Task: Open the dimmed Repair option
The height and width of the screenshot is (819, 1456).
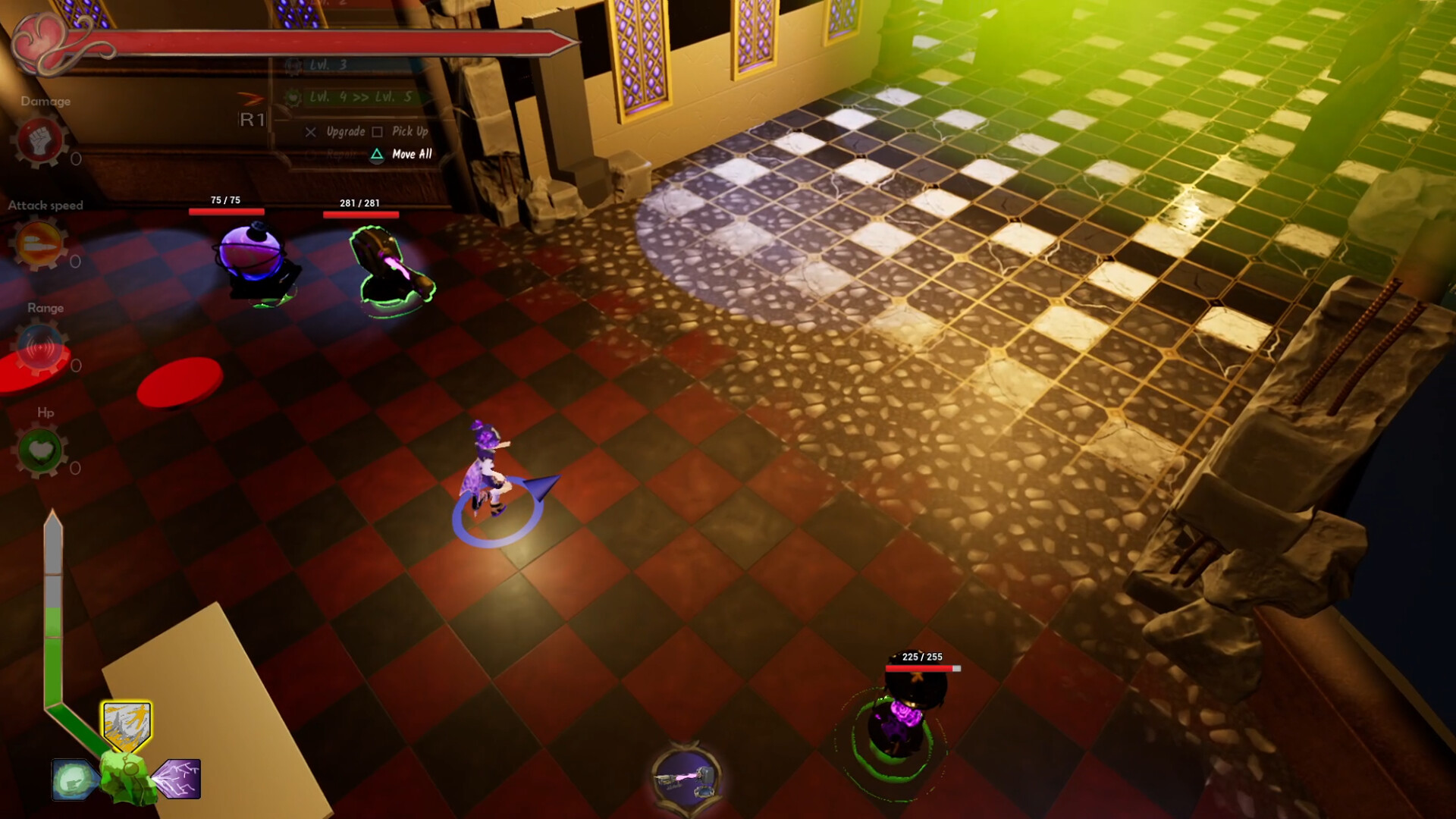Action: (x=341, y=155)
